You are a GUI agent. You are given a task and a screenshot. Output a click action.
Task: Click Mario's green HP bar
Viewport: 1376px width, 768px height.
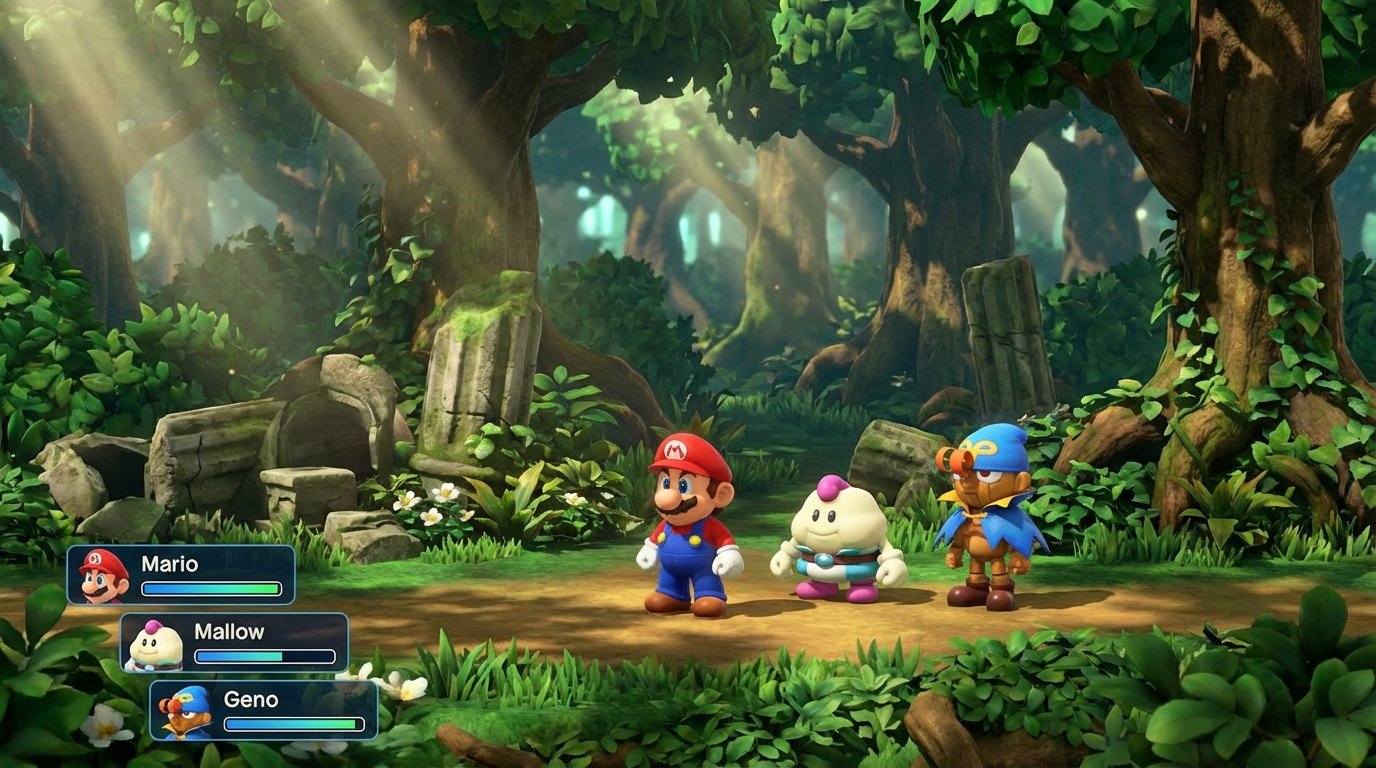tap(212, 590)
